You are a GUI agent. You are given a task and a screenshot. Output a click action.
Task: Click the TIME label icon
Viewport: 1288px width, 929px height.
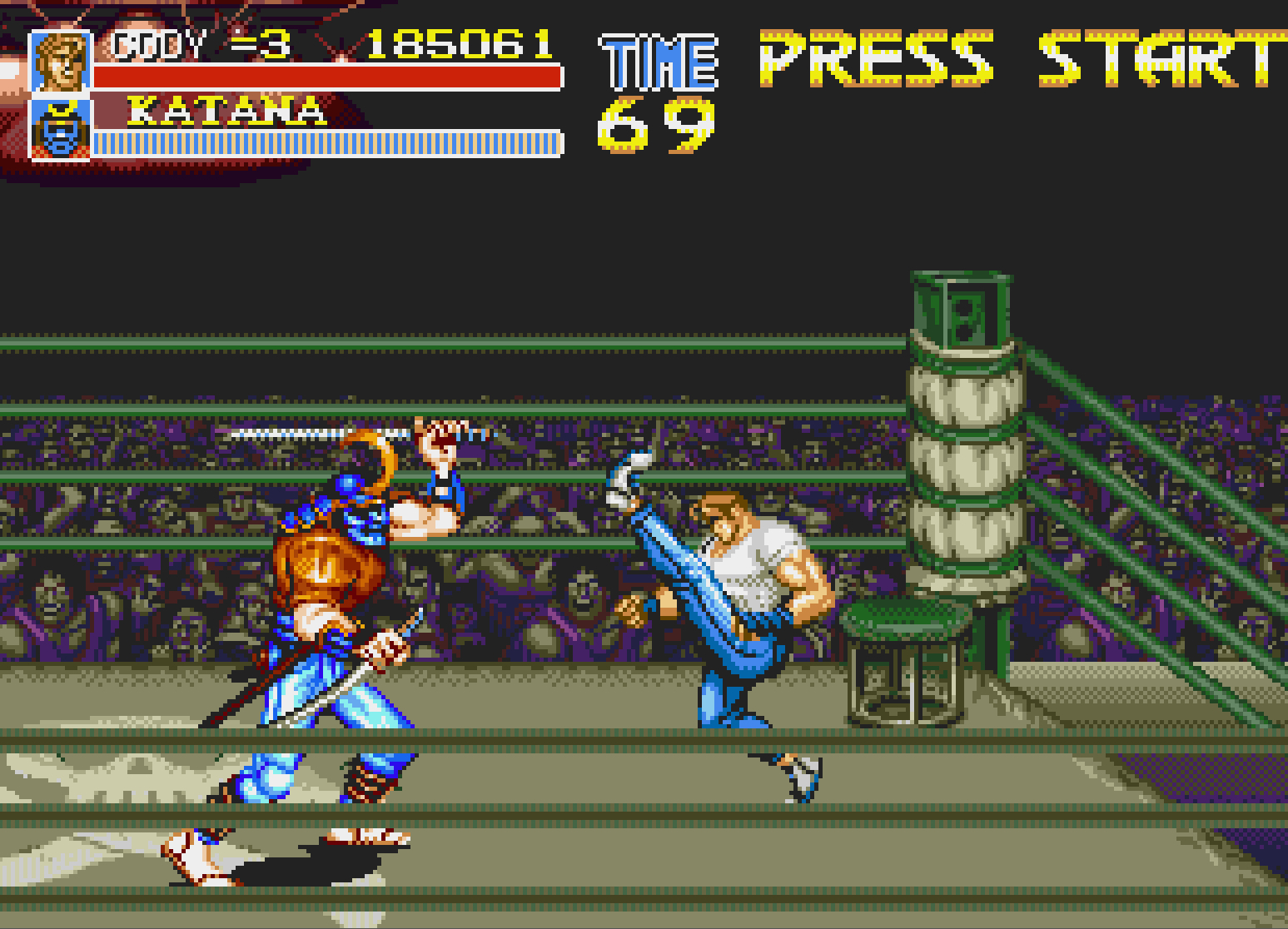point(657,59)
